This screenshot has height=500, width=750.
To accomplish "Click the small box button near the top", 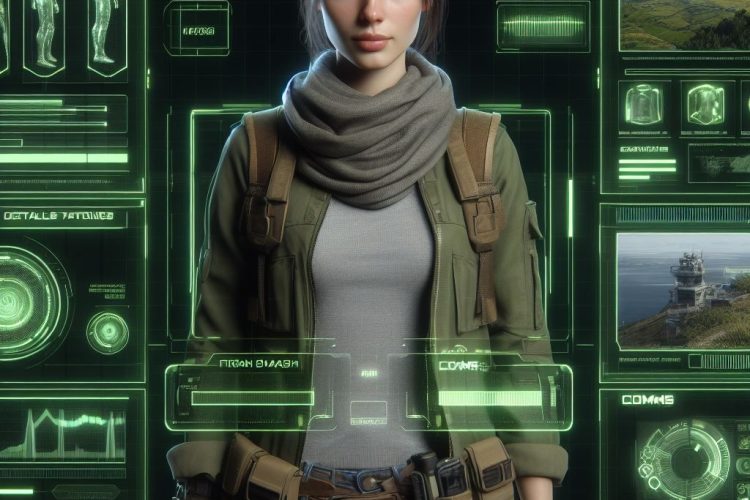I will point(197,28).
